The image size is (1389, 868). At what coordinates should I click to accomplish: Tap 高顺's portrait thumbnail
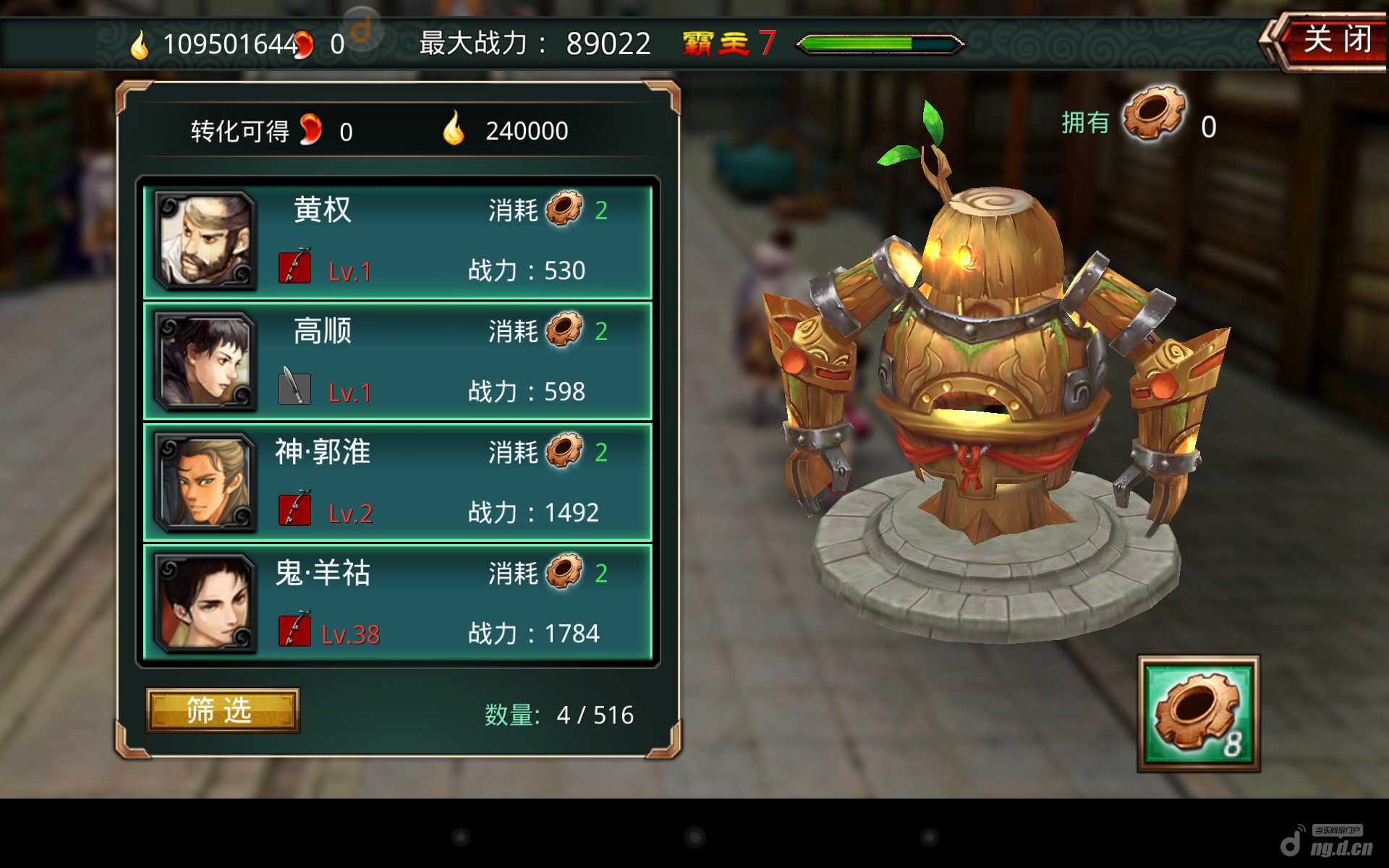tap(206, 362)
